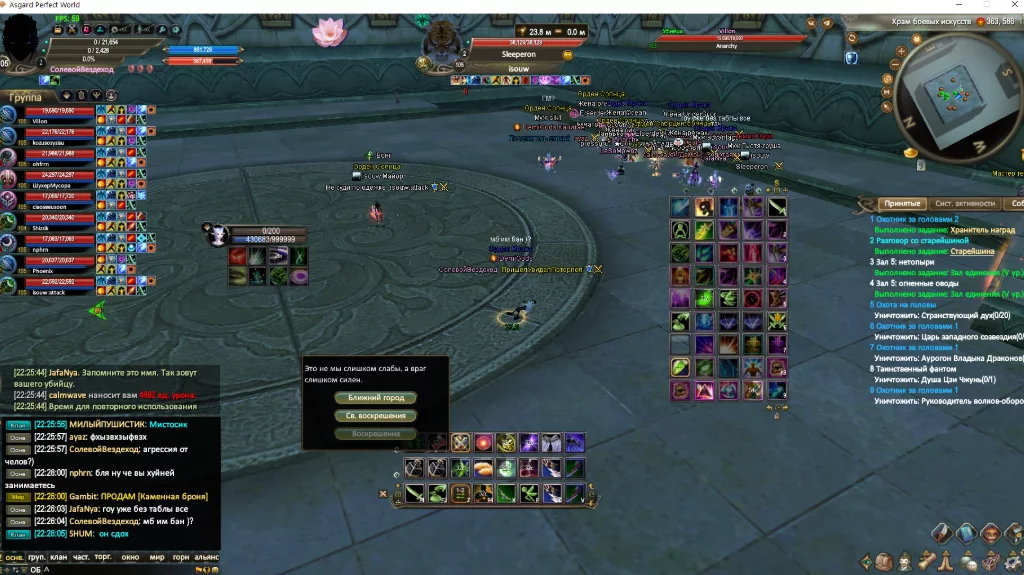
Task: Switch chat to the "мир" world tab
Action: [x=157, y=558]
